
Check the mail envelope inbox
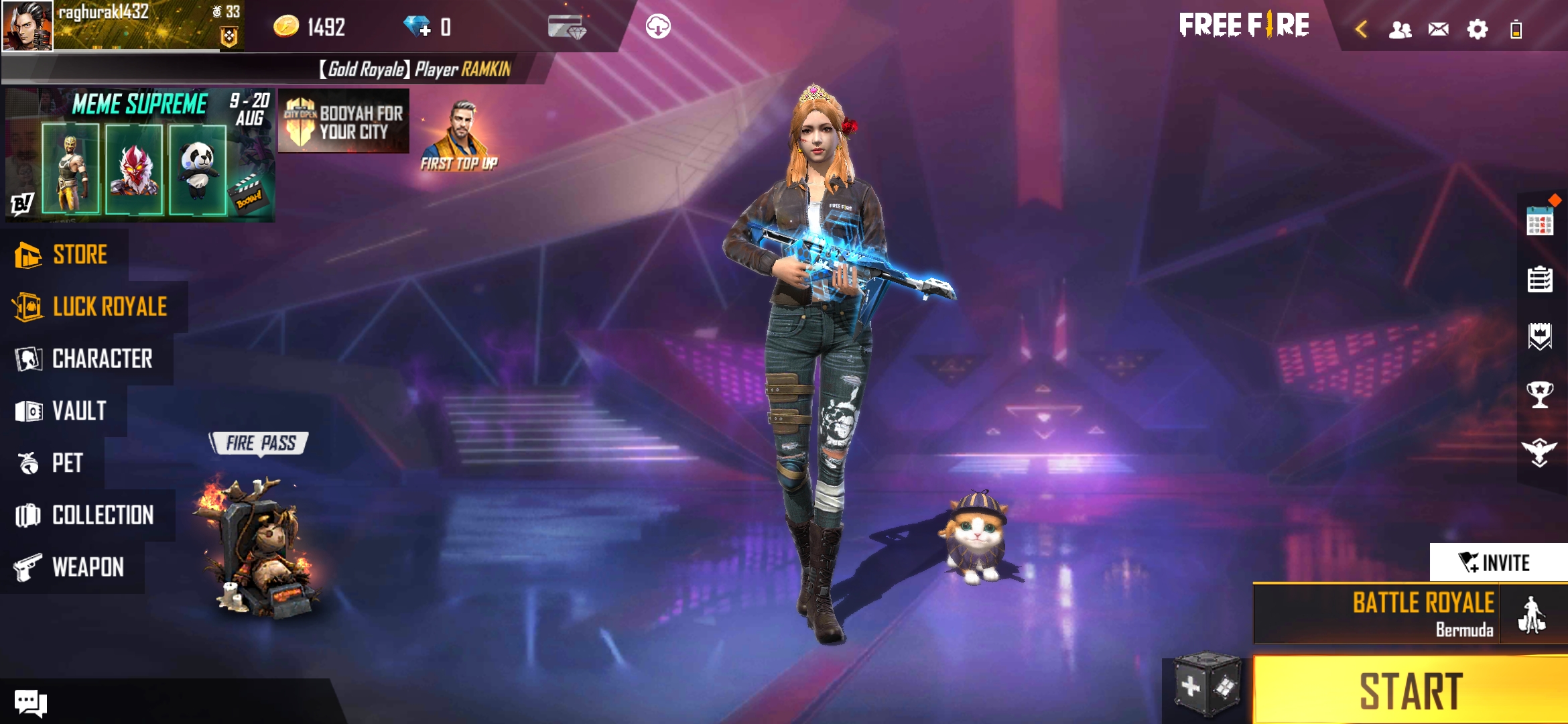1438,29
